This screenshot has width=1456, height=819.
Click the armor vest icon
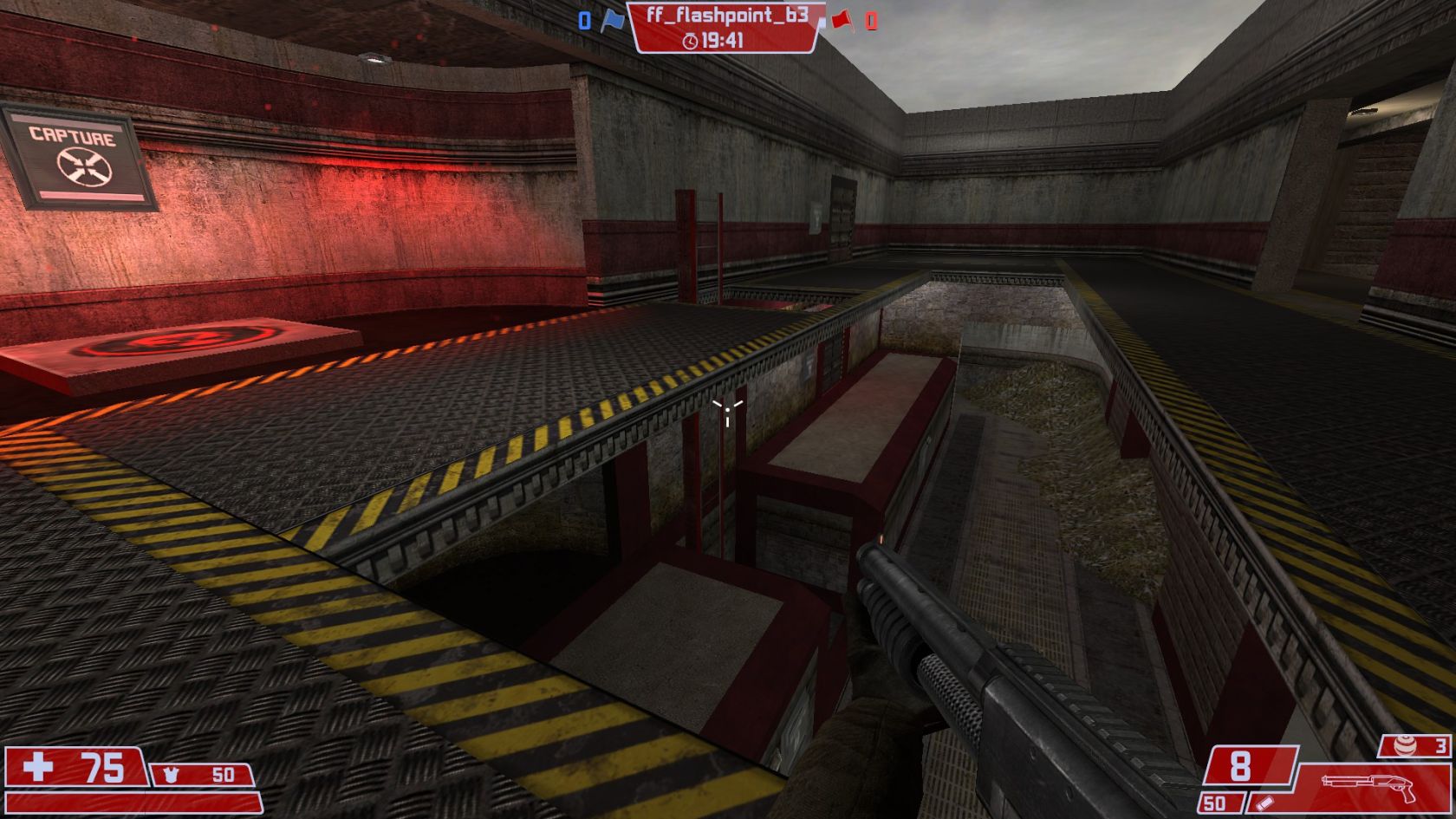(x=171, y=774)
